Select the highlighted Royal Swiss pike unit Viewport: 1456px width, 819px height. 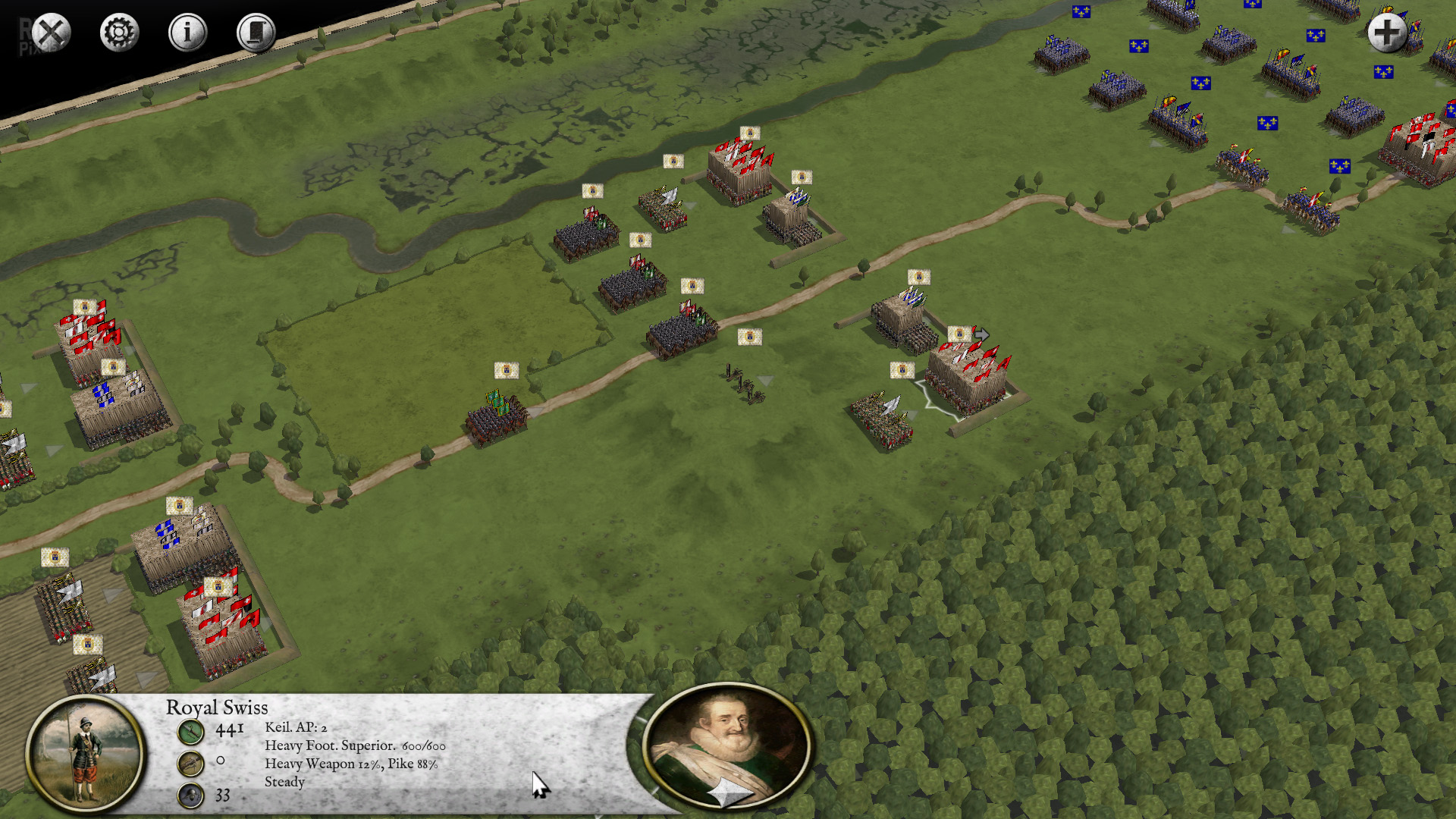point(967,378)
